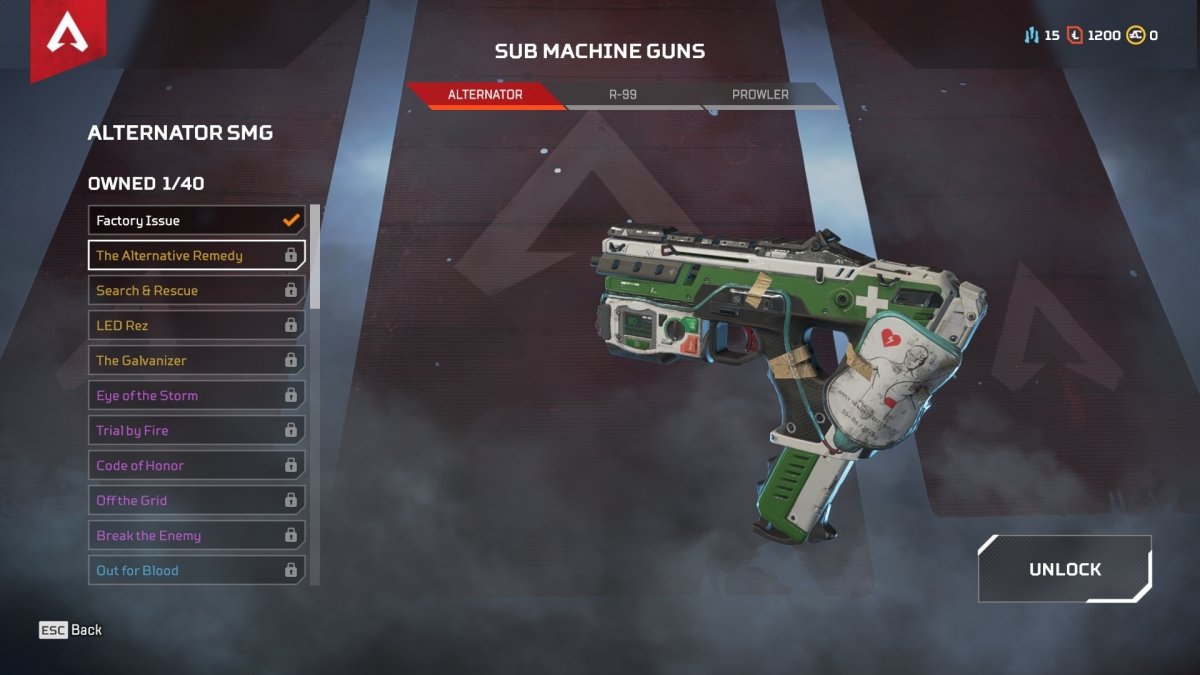Image resolution: width=1200 pixels, height=675 pixels.
Task: Go back to the previous screen
Action: pyautogui.click(x=71, y=630)
